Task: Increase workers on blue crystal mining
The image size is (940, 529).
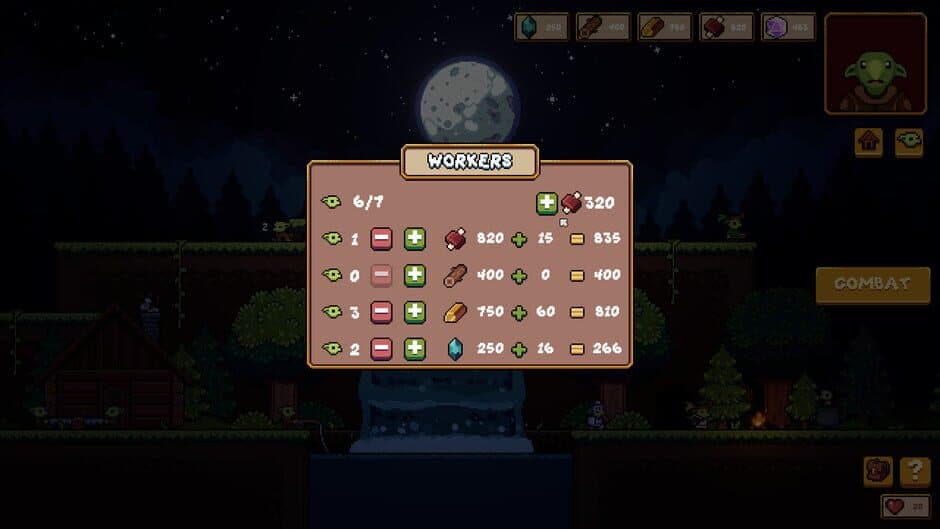Action: click(415, 349)
